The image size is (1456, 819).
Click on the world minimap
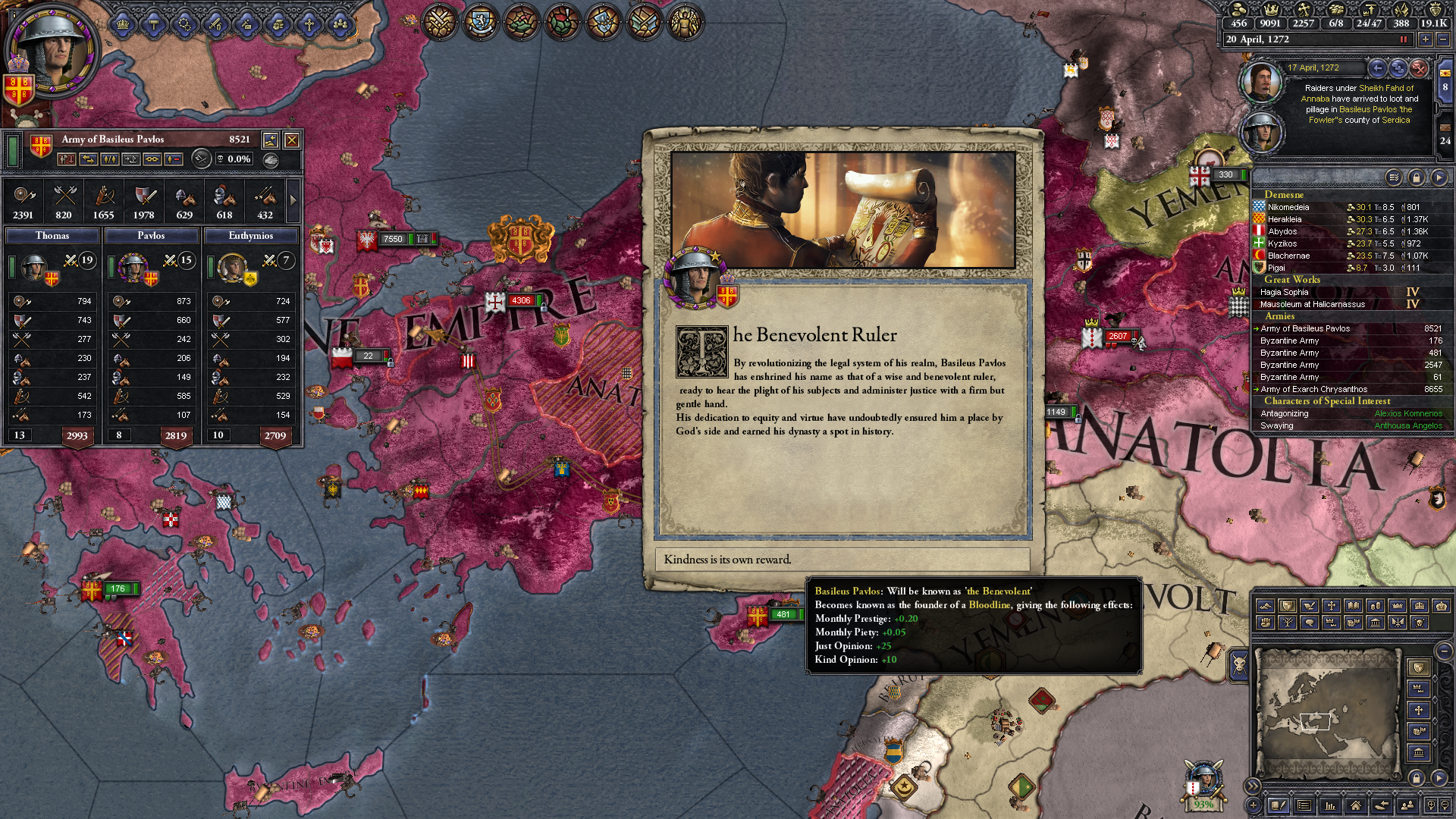[x=1326, y=713]
